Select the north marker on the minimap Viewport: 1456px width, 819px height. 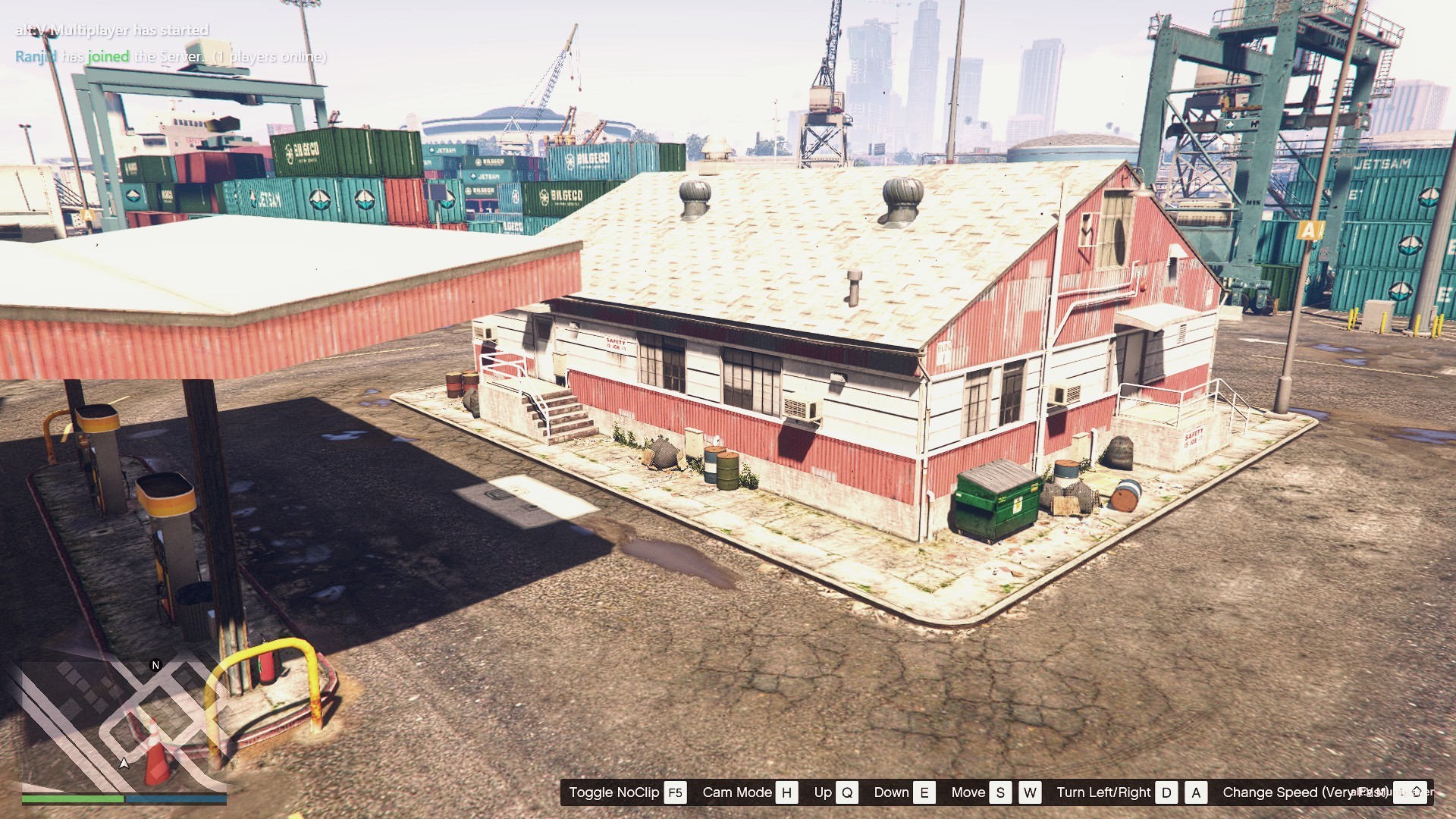coord(155,665)
